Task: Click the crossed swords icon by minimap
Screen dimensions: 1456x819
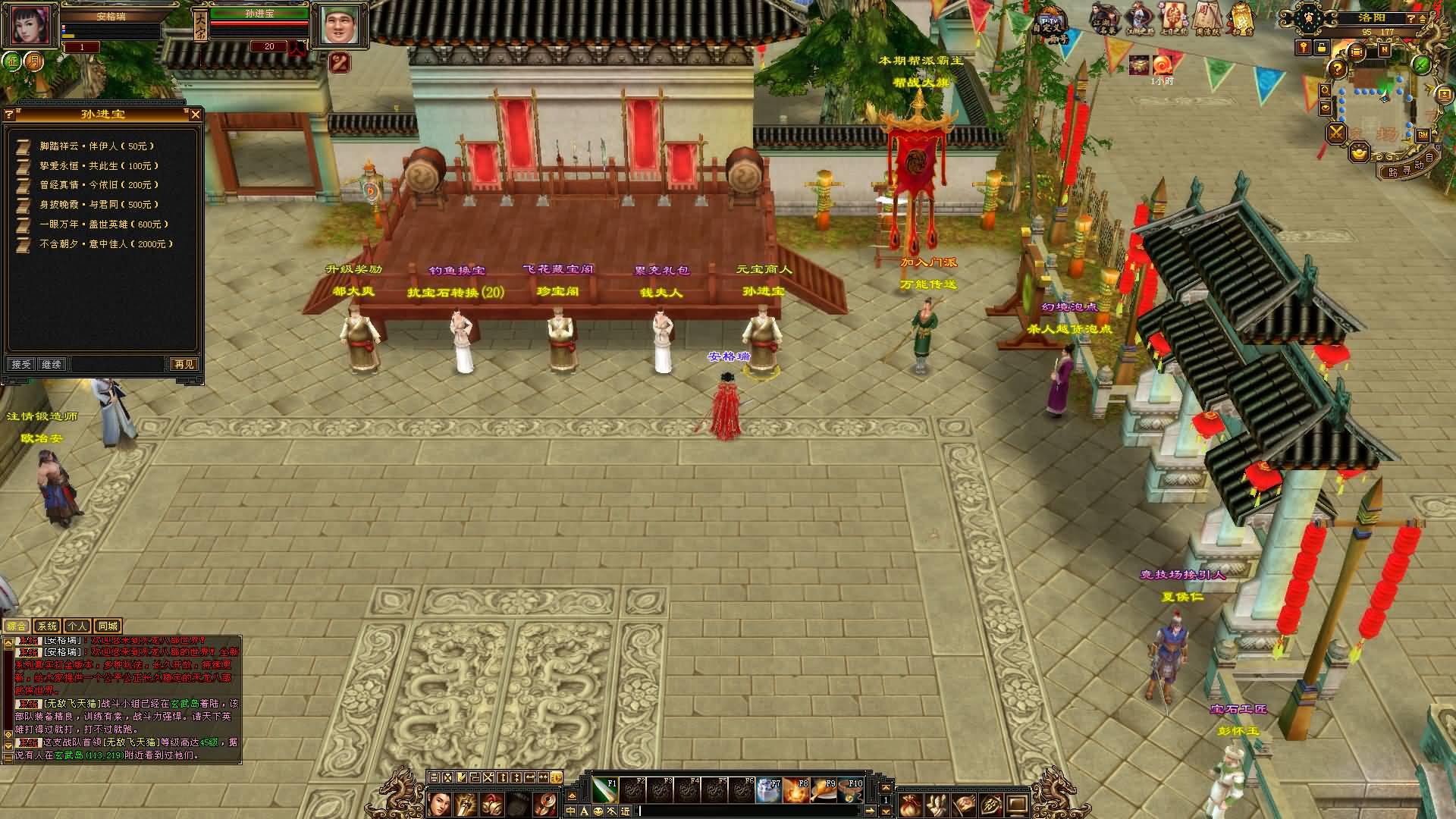Action: pos(1336,133)
